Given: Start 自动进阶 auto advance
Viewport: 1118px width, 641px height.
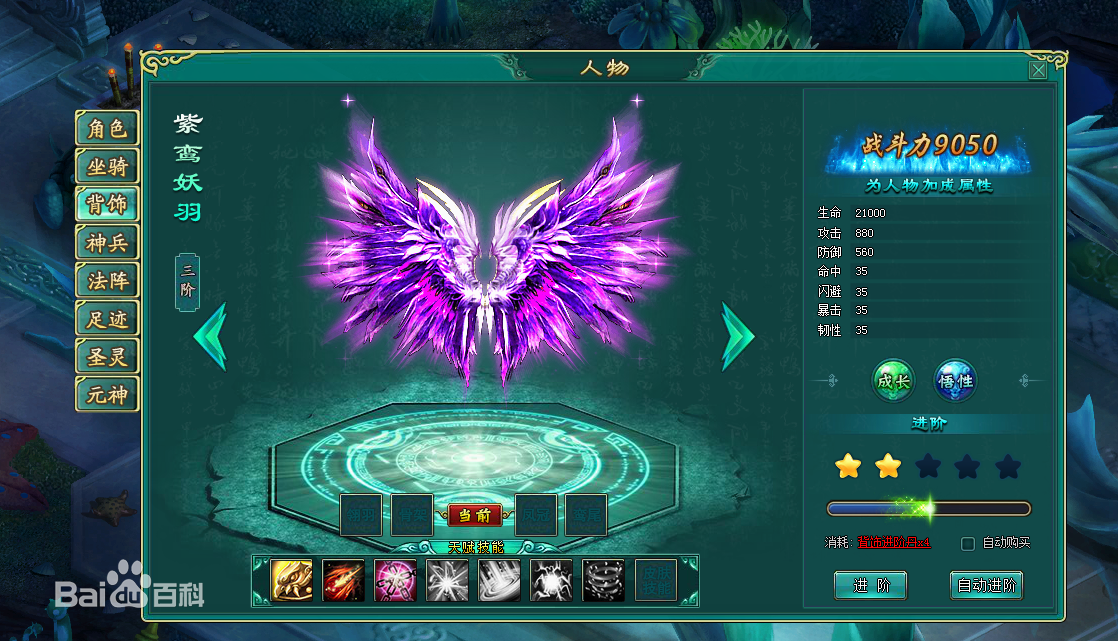Looking at the screenshot, I should [986, 586].
